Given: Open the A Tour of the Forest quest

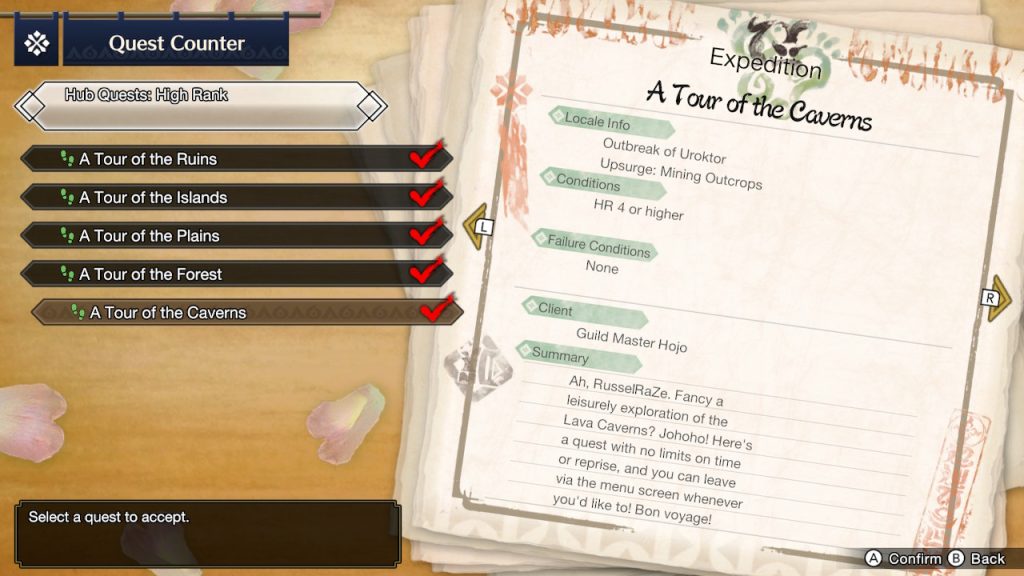Looking at the screenshot, I should point(236,274).
